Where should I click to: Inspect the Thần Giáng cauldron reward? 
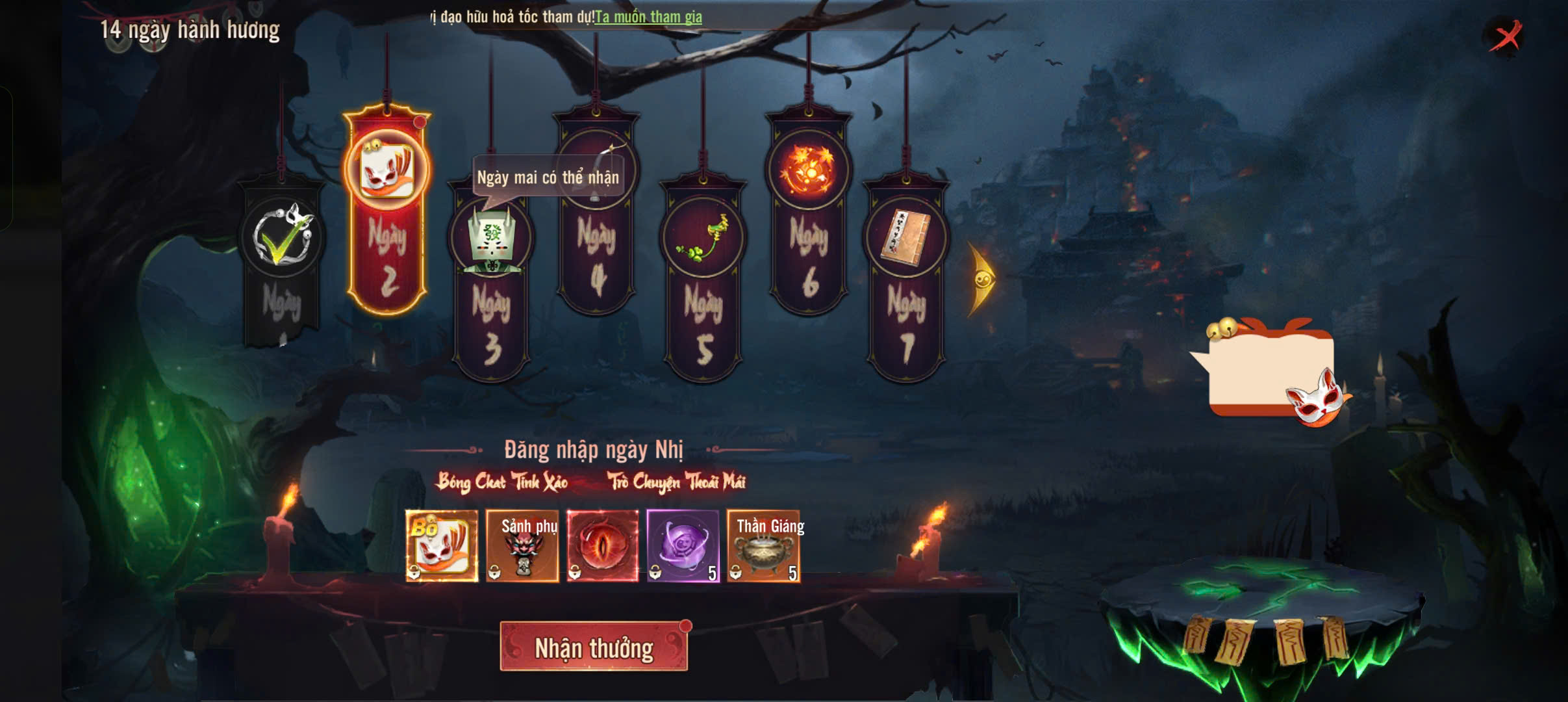[764, 546]
